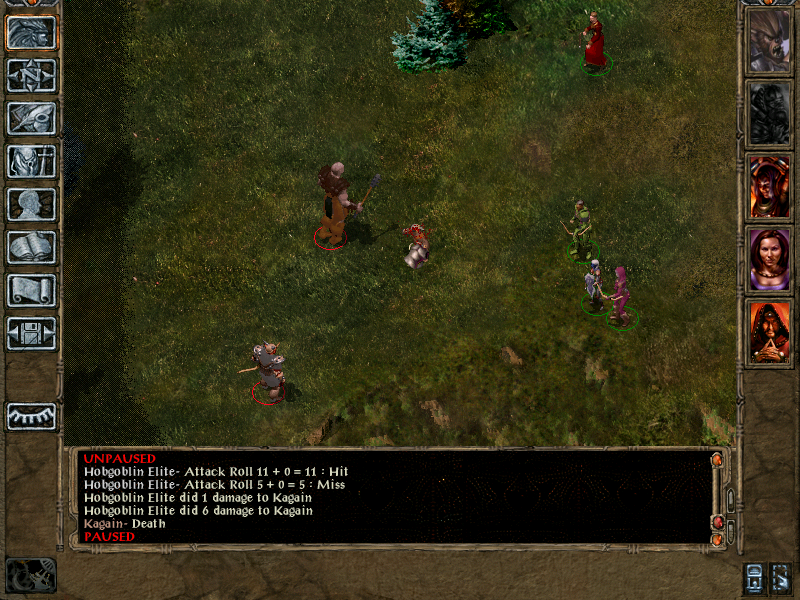Open the inventory helmet button

pyautogui.click(x=31, y=162)
